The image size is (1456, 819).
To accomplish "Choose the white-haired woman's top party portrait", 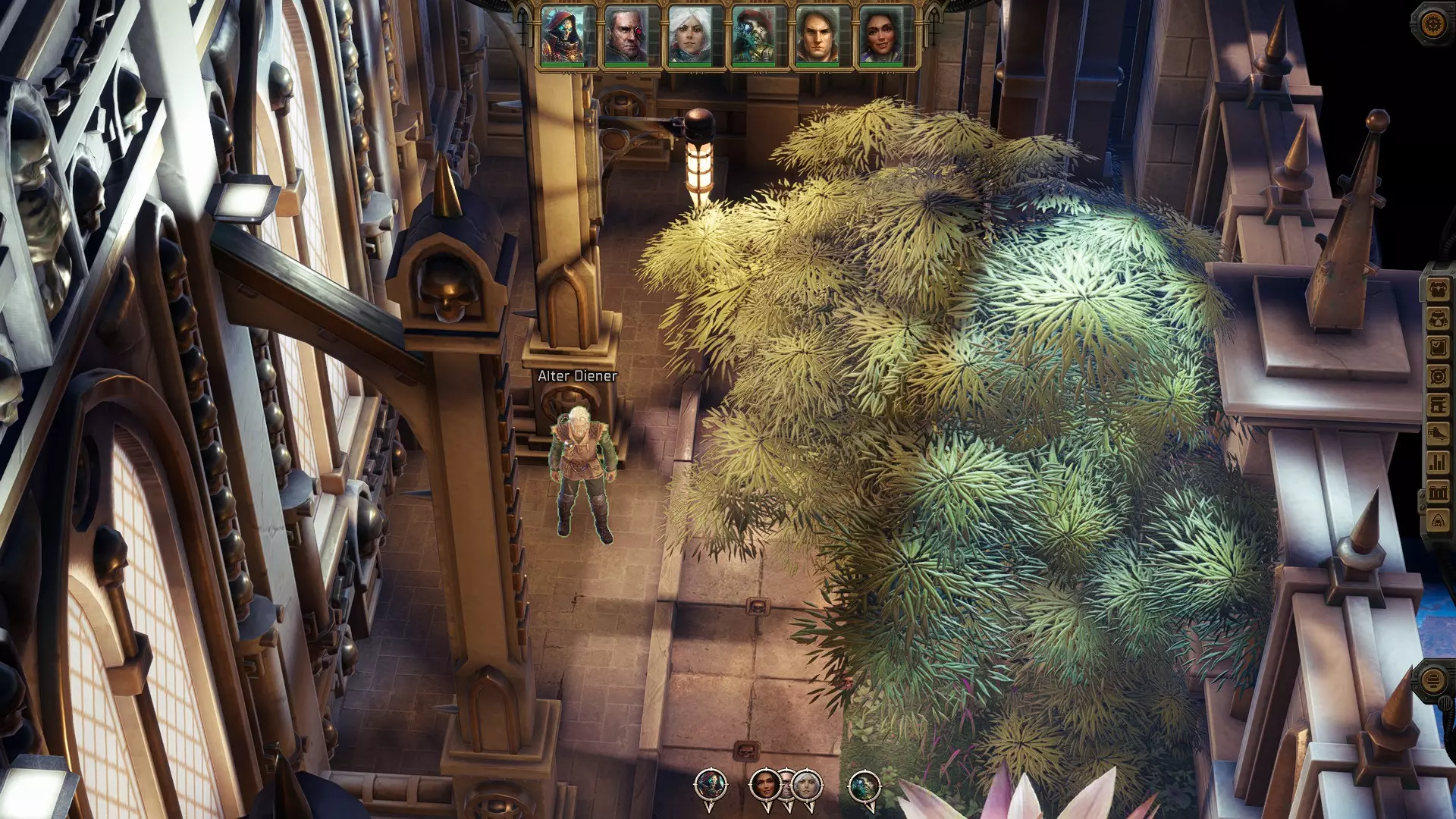I will coord(689,36).
